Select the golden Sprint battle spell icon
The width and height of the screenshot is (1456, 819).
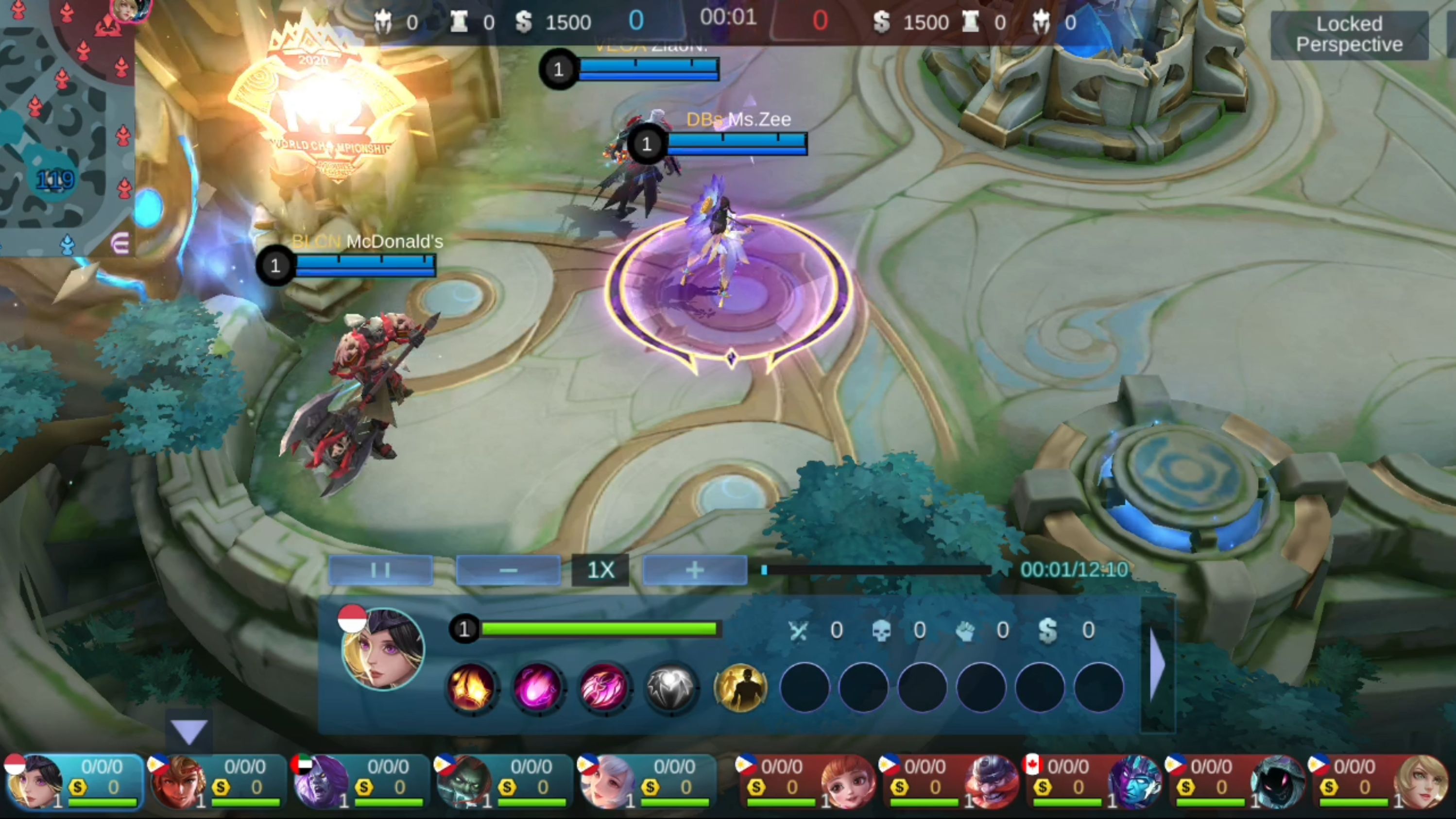pos(740,687)
